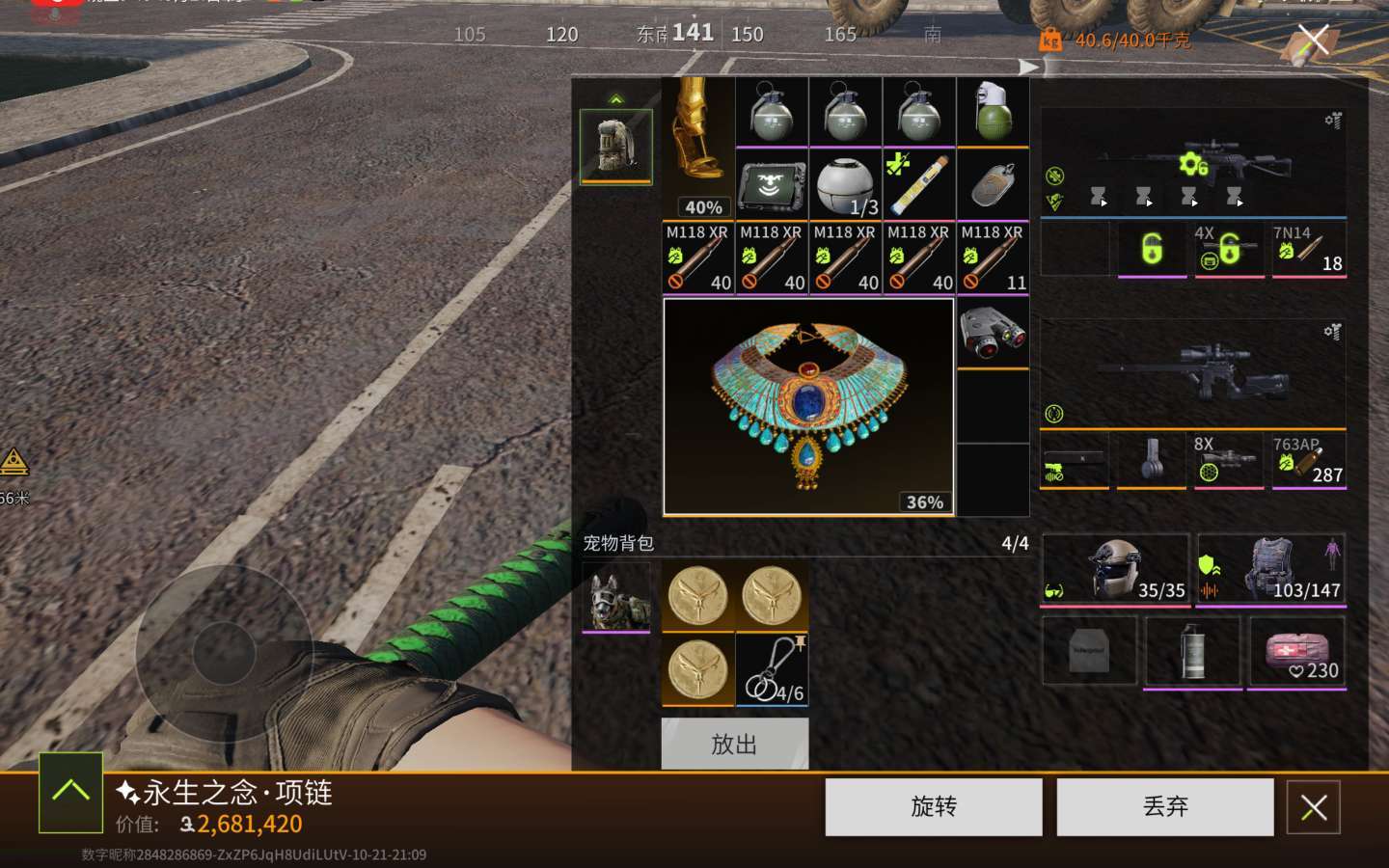
Task: Select the body armor slot 103/147
Action: coord(1270,570)
